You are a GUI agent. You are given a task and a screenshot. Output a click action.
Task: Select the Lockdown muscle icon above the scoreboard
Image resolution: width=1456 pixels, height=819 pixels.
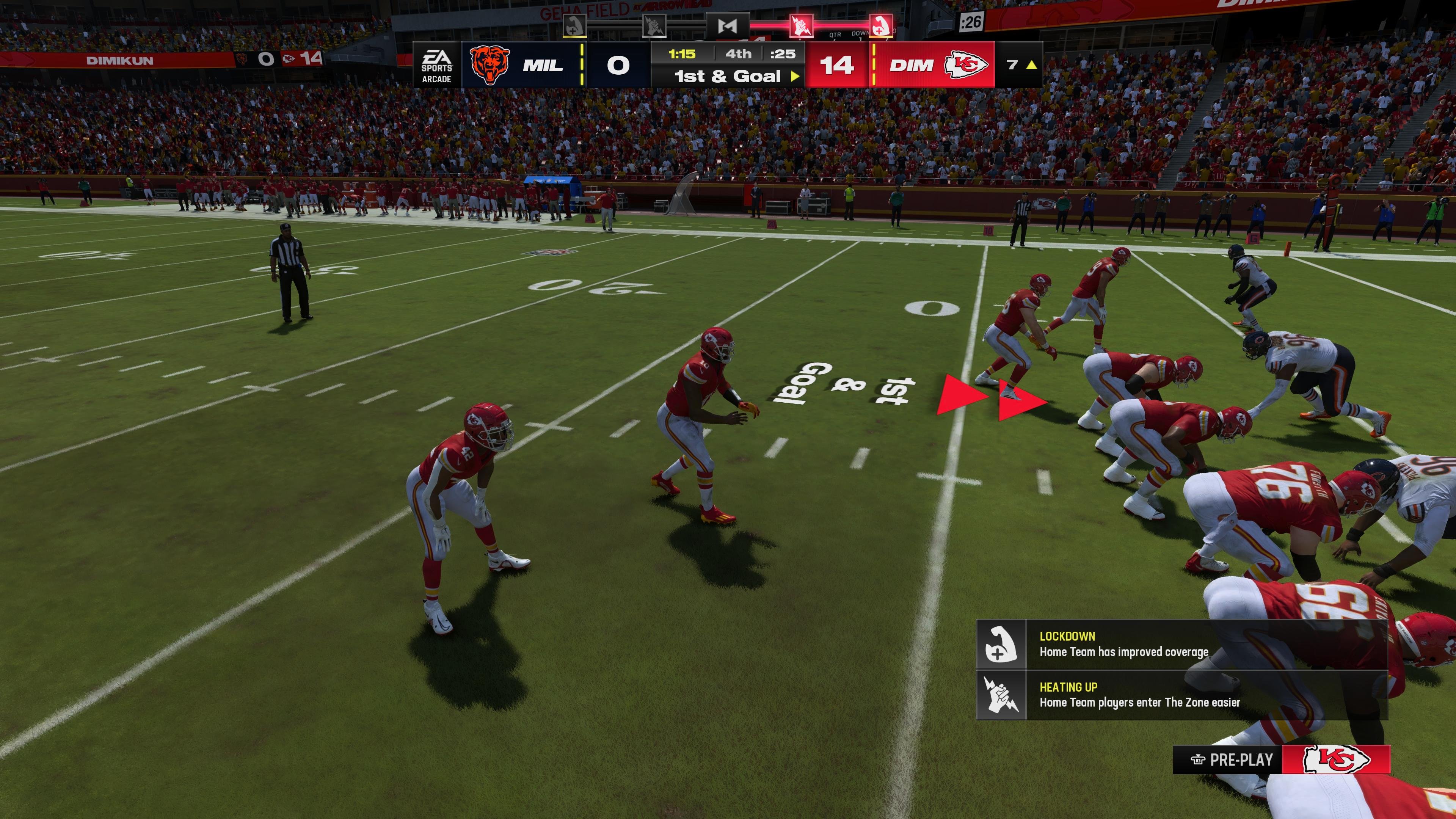[x=574, y=25]
